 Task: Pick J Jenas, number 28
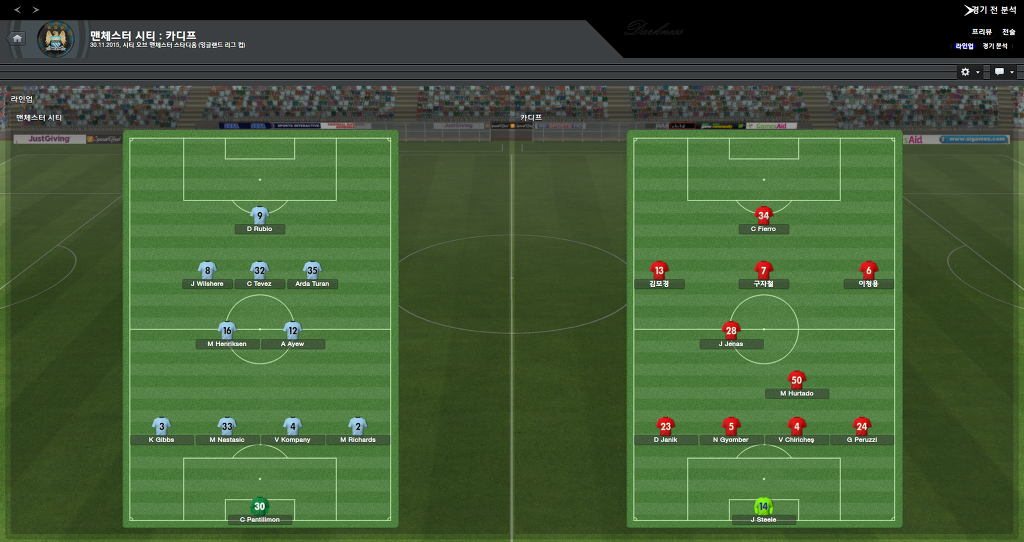coord(732,332)
